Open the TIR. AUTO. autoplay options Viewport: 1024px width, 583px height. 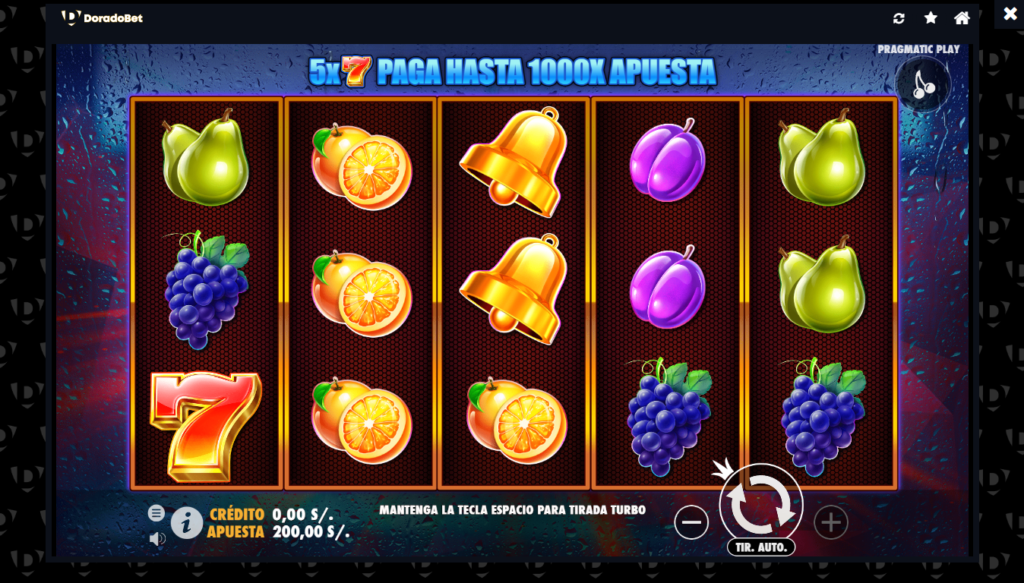pyautogui.click(x=761, y=547)
